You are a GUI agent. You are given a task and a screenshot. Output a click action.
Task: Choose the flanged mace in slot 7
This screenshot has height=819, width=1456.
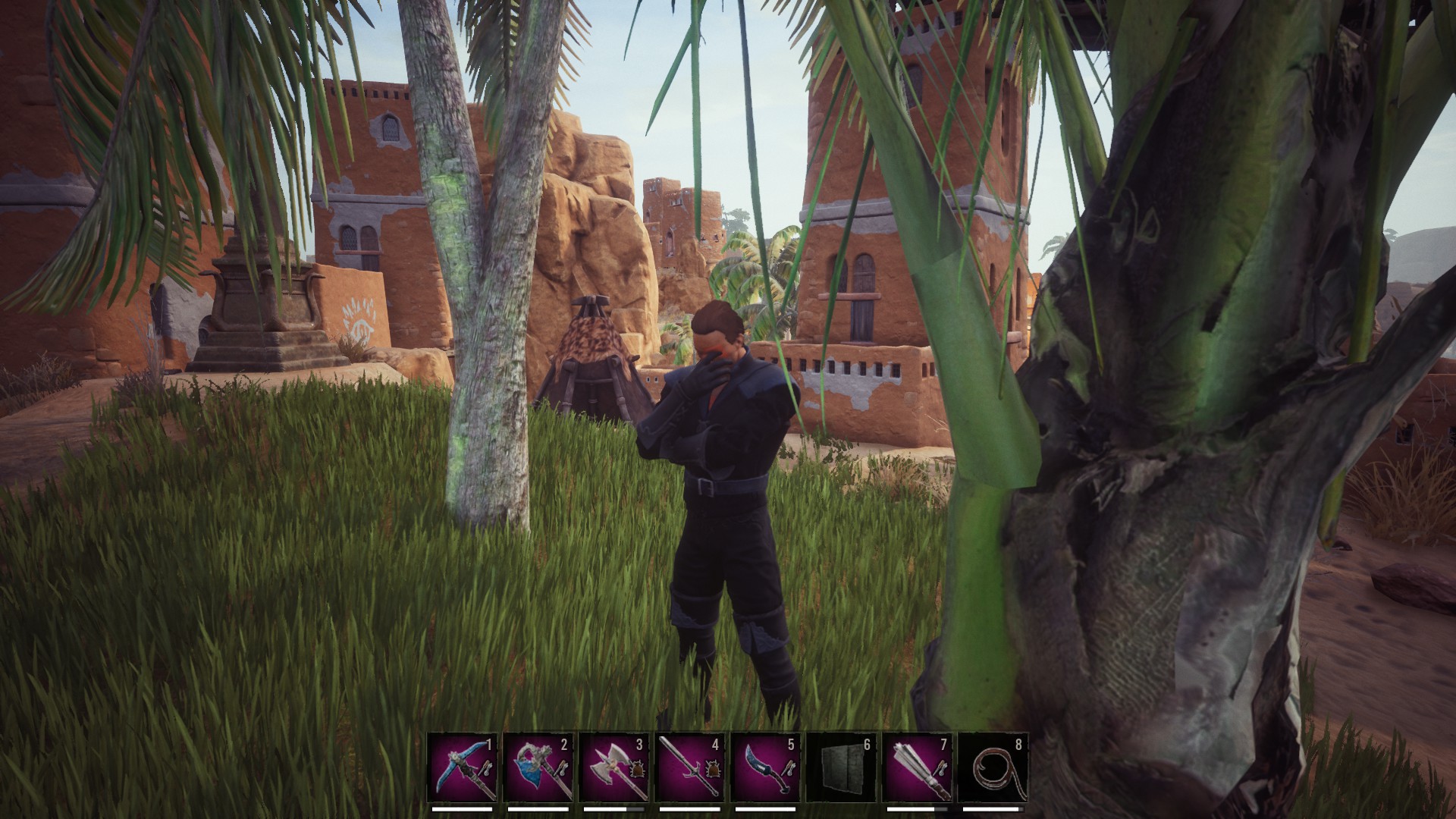pos(918,767)
